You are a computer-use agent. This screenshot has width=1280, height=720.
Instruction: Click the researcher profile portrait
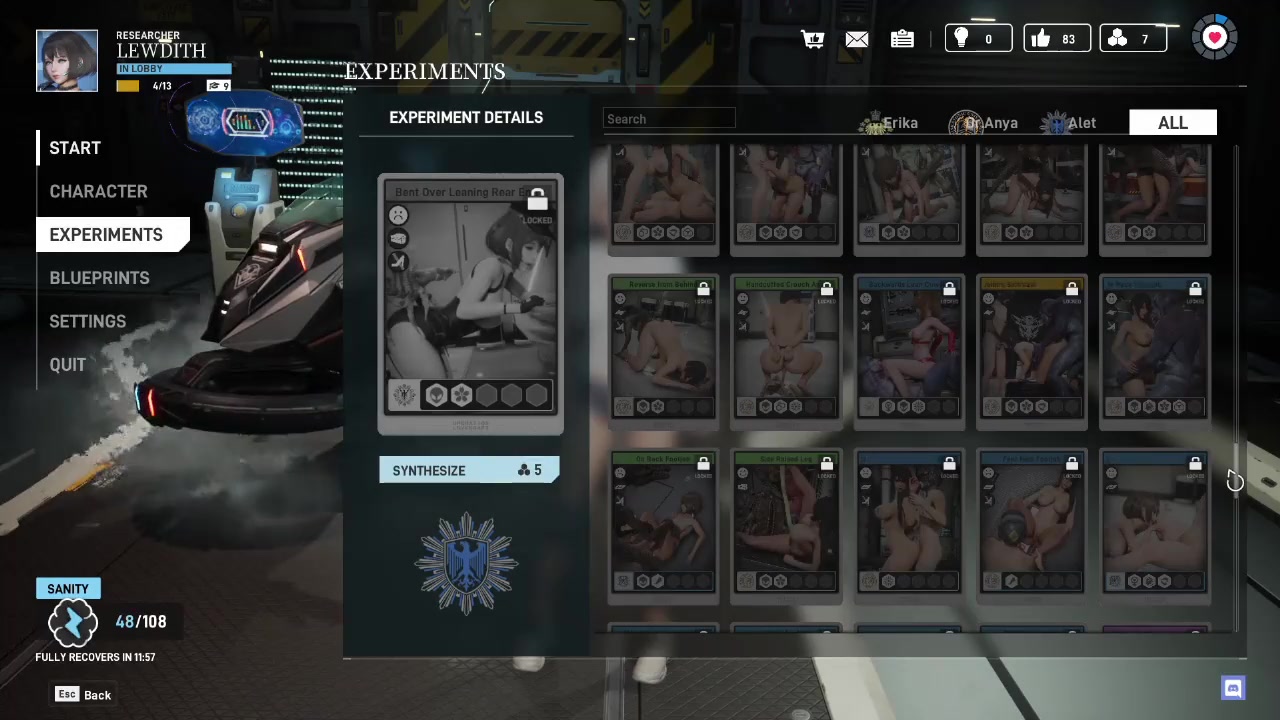pos(67,61)
